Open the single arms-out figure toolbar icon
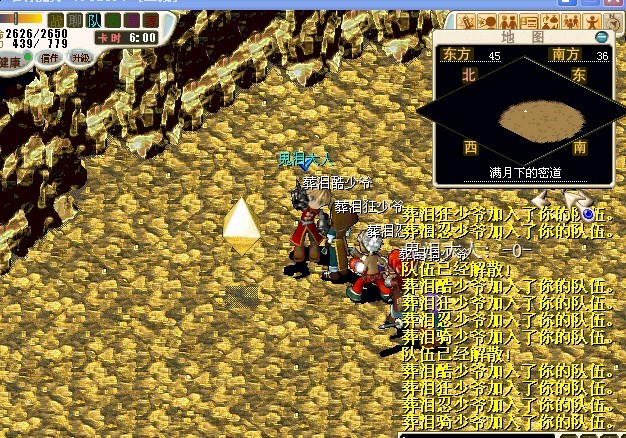The height and width of the screenshot is (438, 626). [593, 21]
